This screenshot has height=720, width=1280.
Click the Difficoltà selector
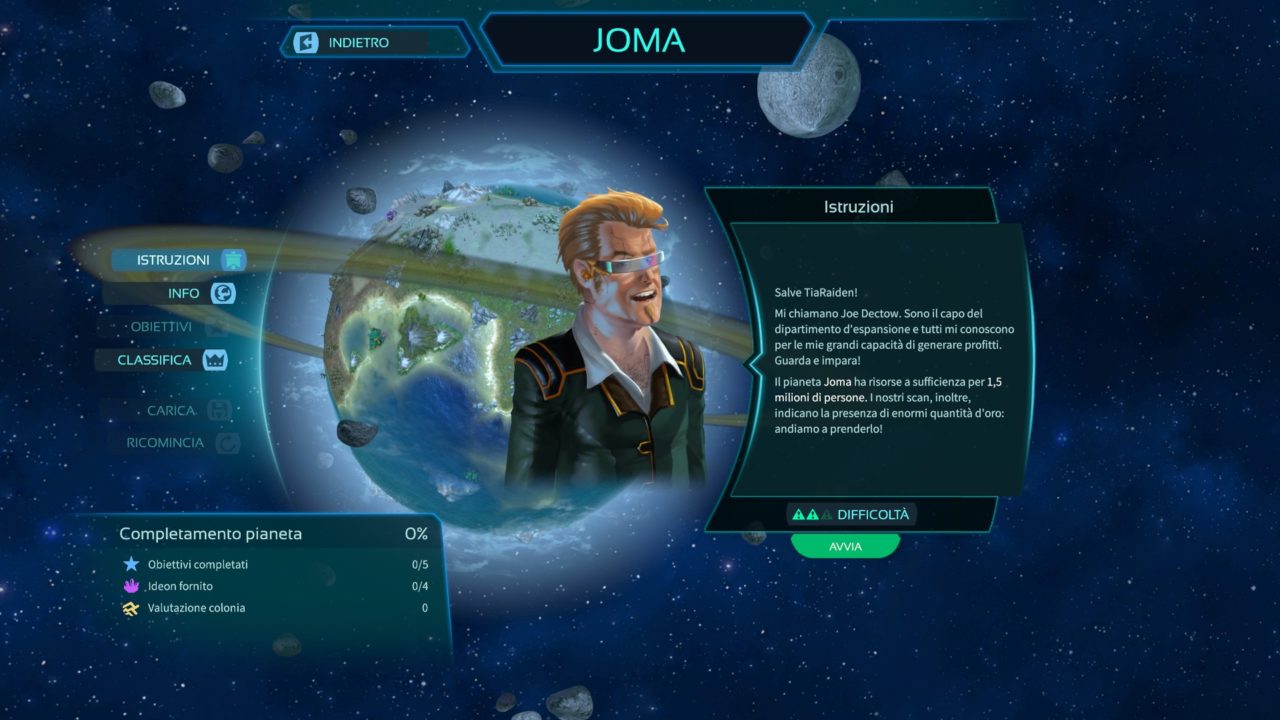point(851,515)
